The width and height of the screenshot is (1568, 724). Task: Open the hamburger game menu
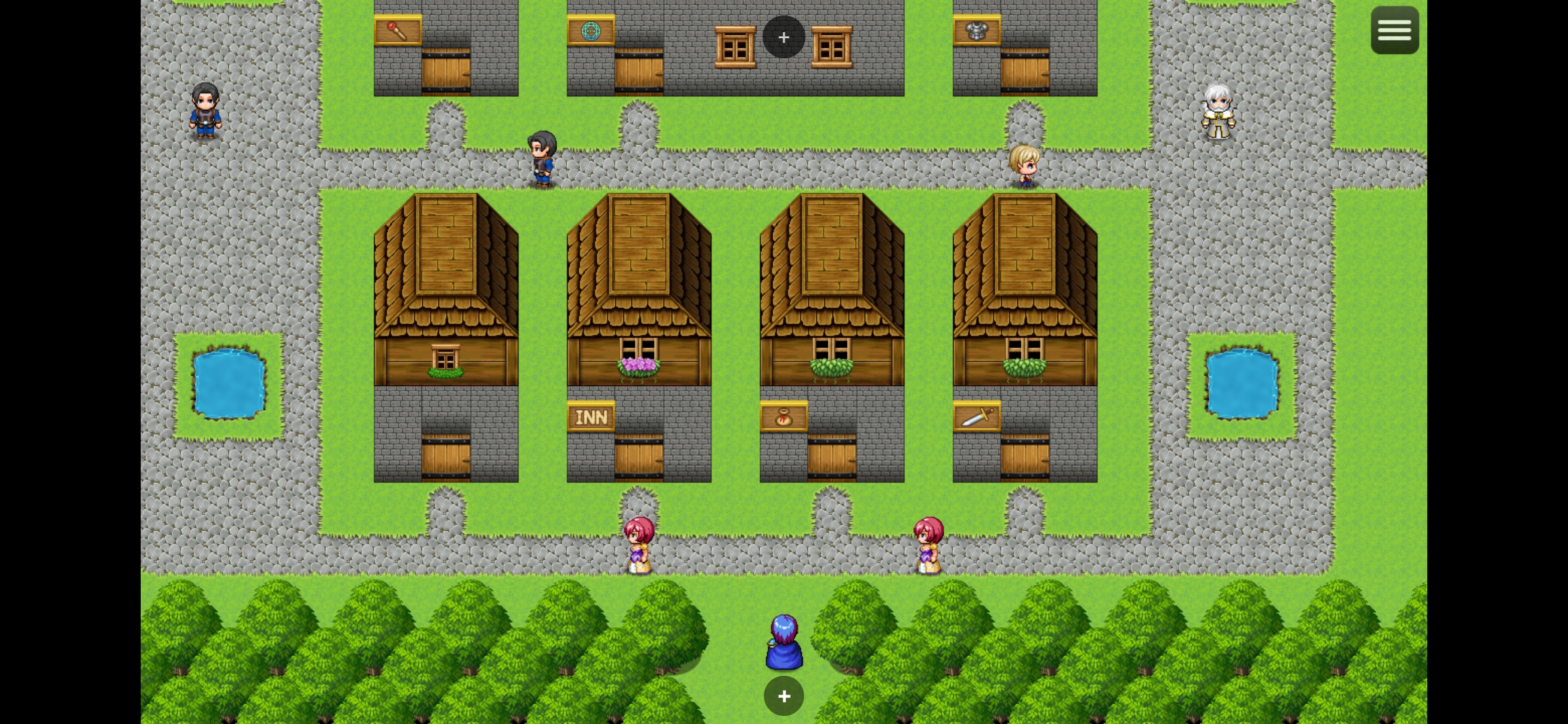point(1394,29)
